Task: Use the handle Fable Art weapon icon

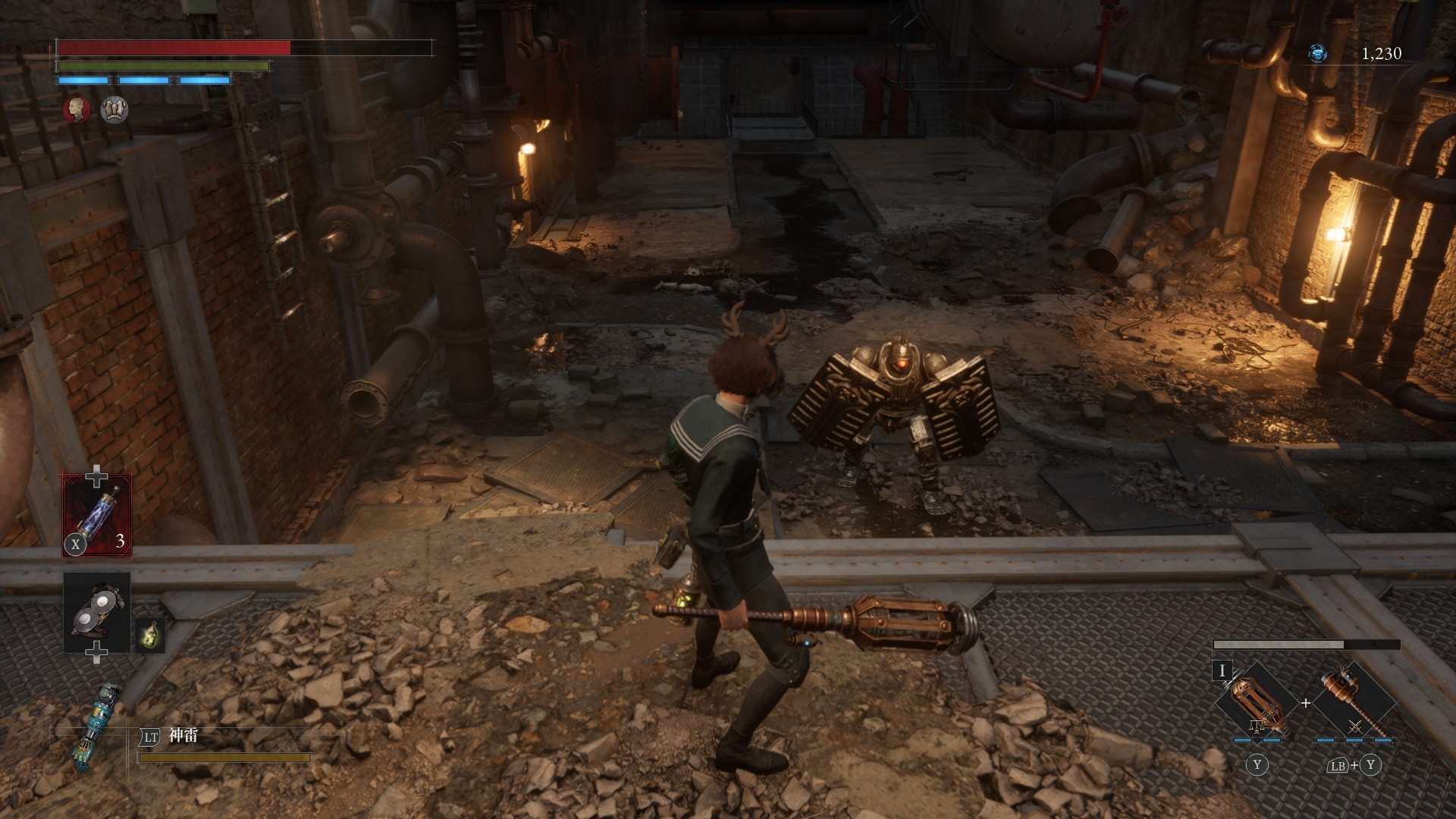Action: click(1354, 703)
